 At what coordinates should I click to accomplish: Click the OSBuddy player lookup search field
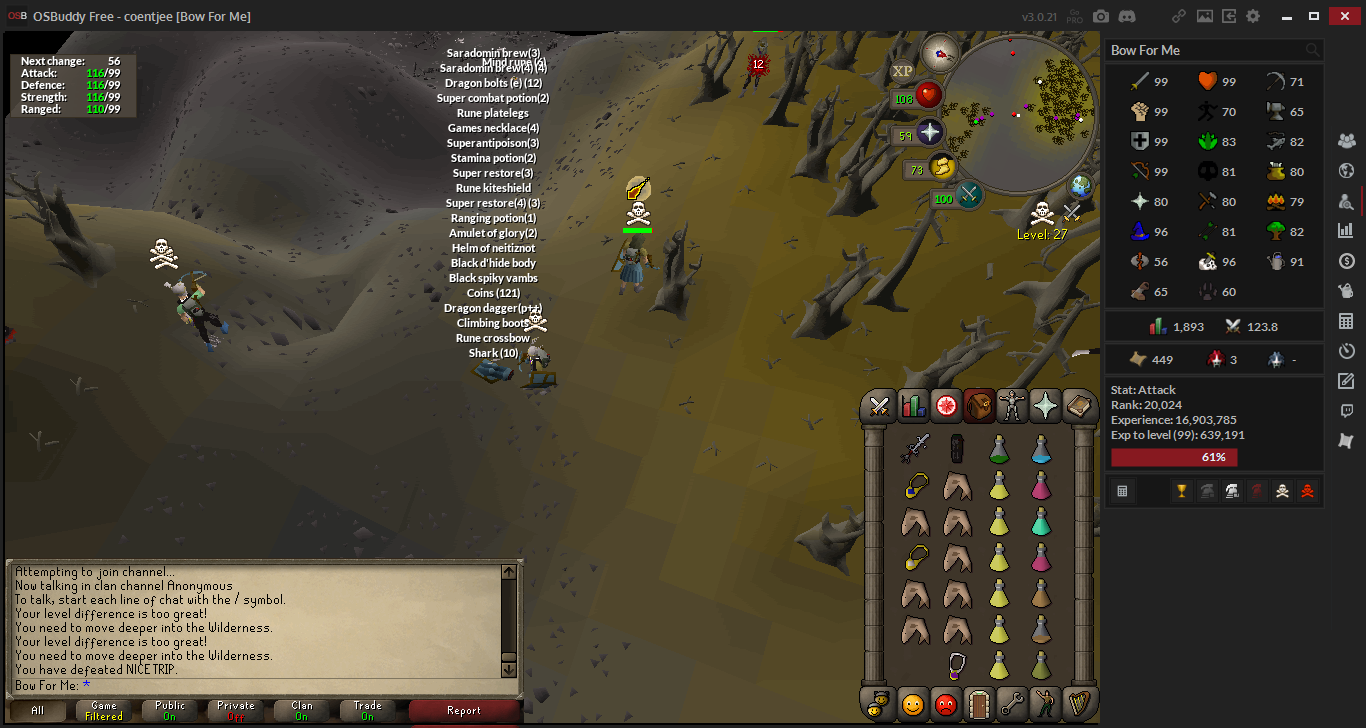1204,50
